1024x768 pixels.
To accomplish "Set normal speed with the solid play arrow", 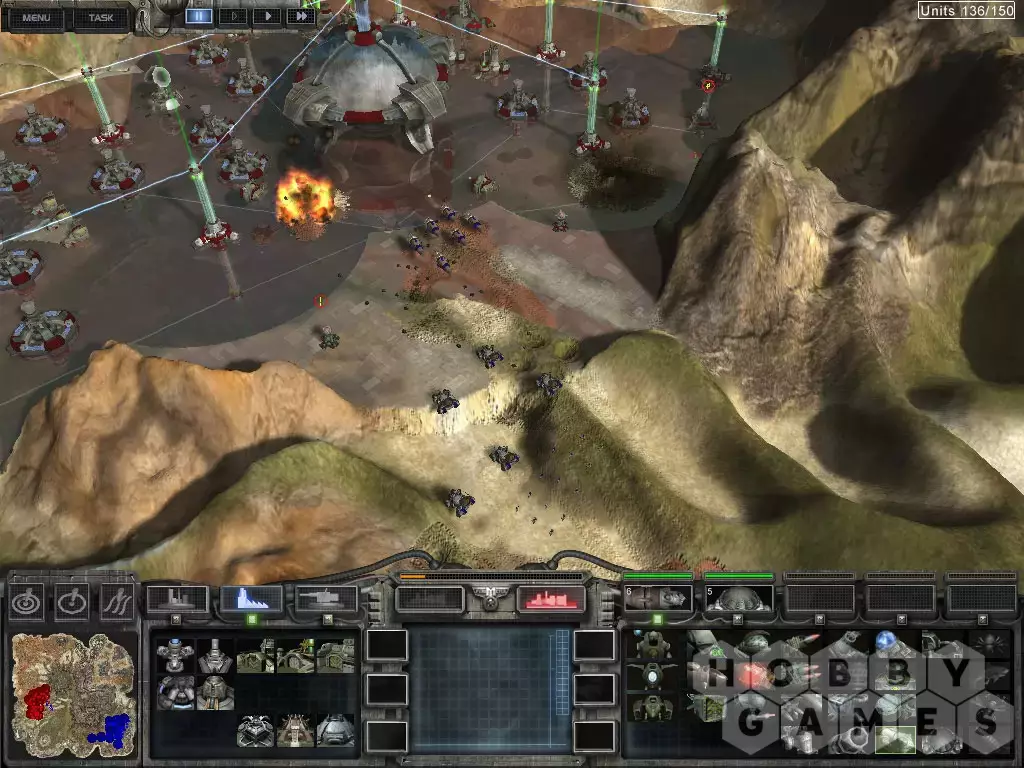I will (x=266, y=16).
